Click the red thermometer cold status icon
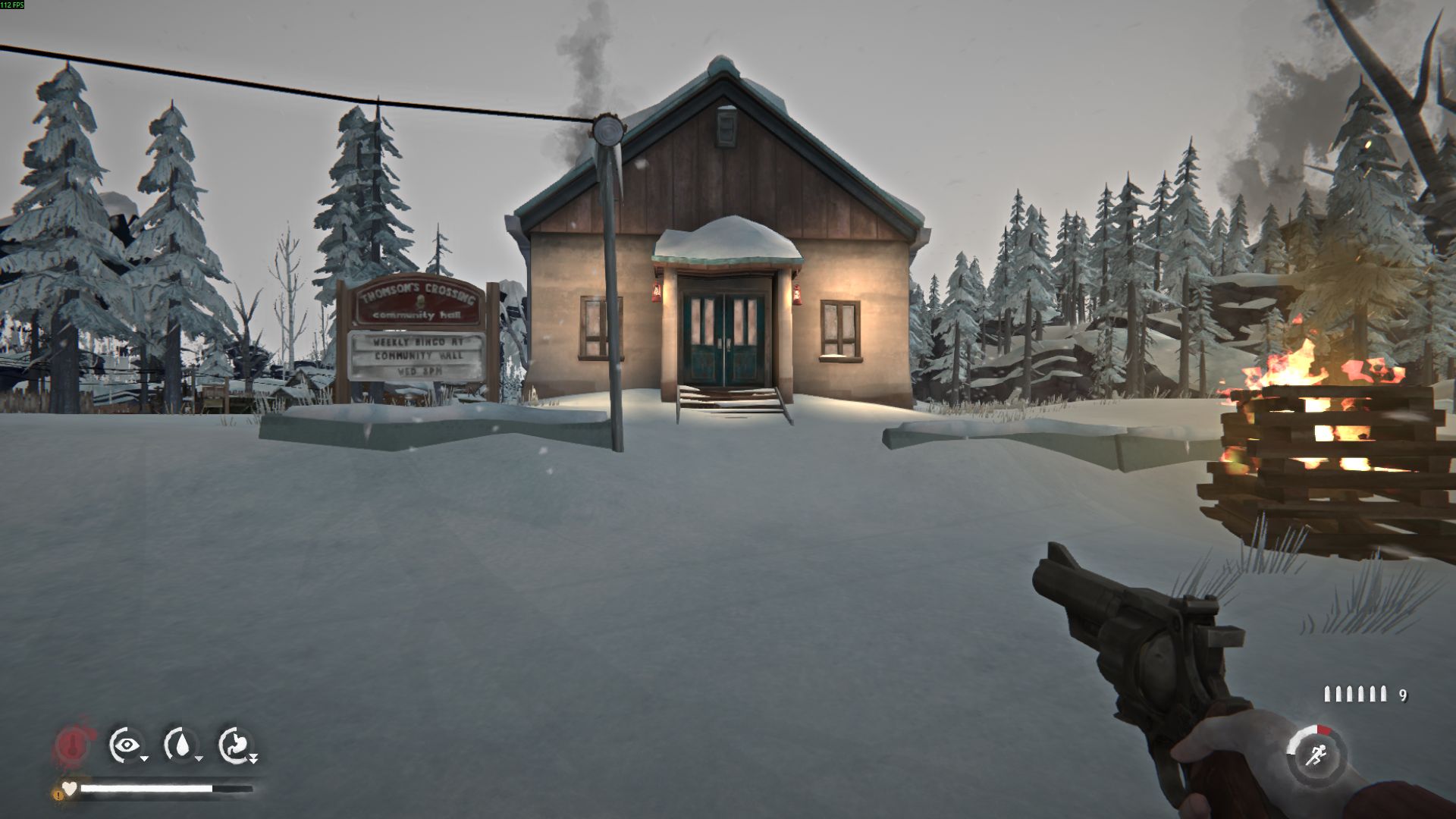The height and width of the screenshot is (819, 1456). pos(74,745)
